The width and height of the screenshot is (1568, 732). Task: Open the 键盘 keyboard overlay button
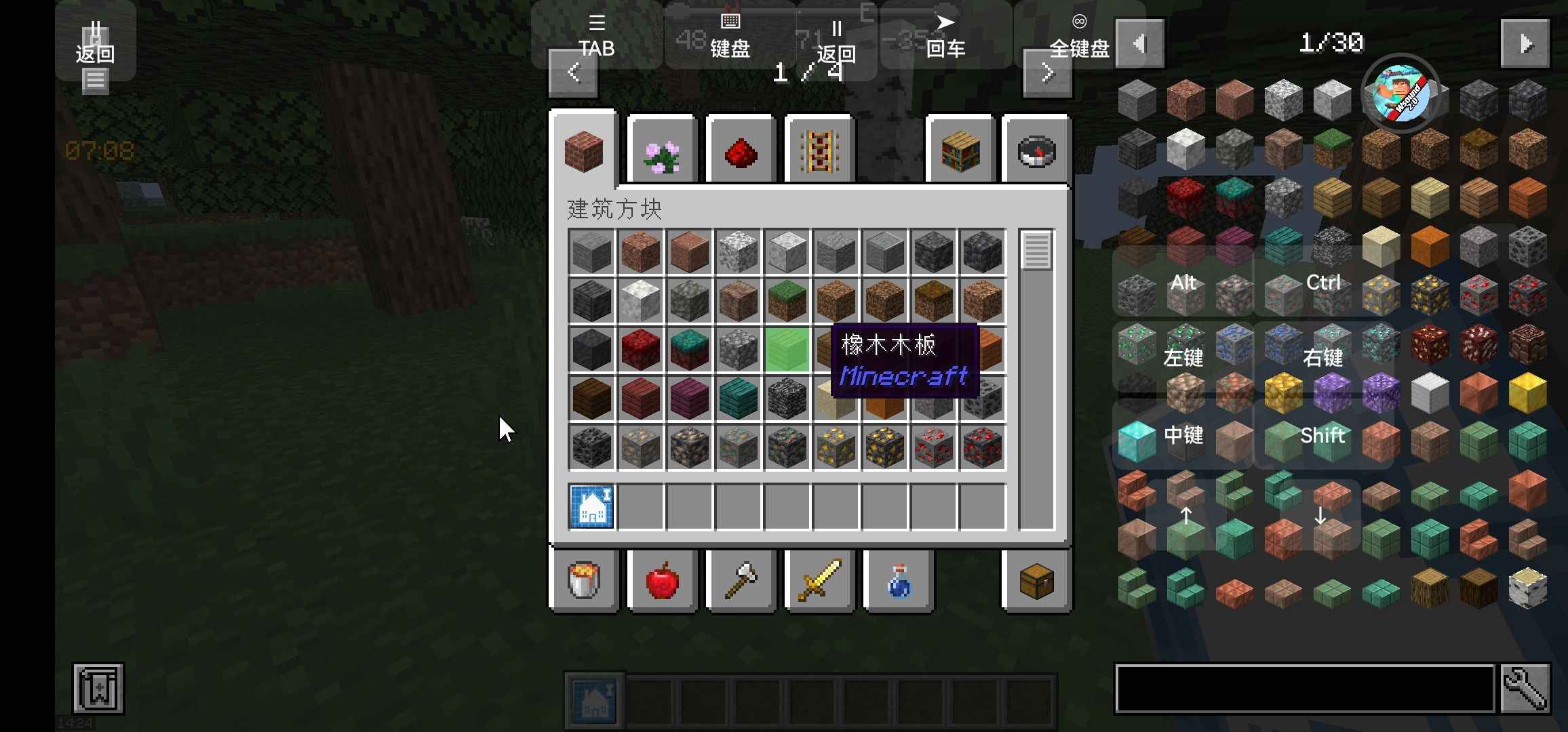pos(730,35)
